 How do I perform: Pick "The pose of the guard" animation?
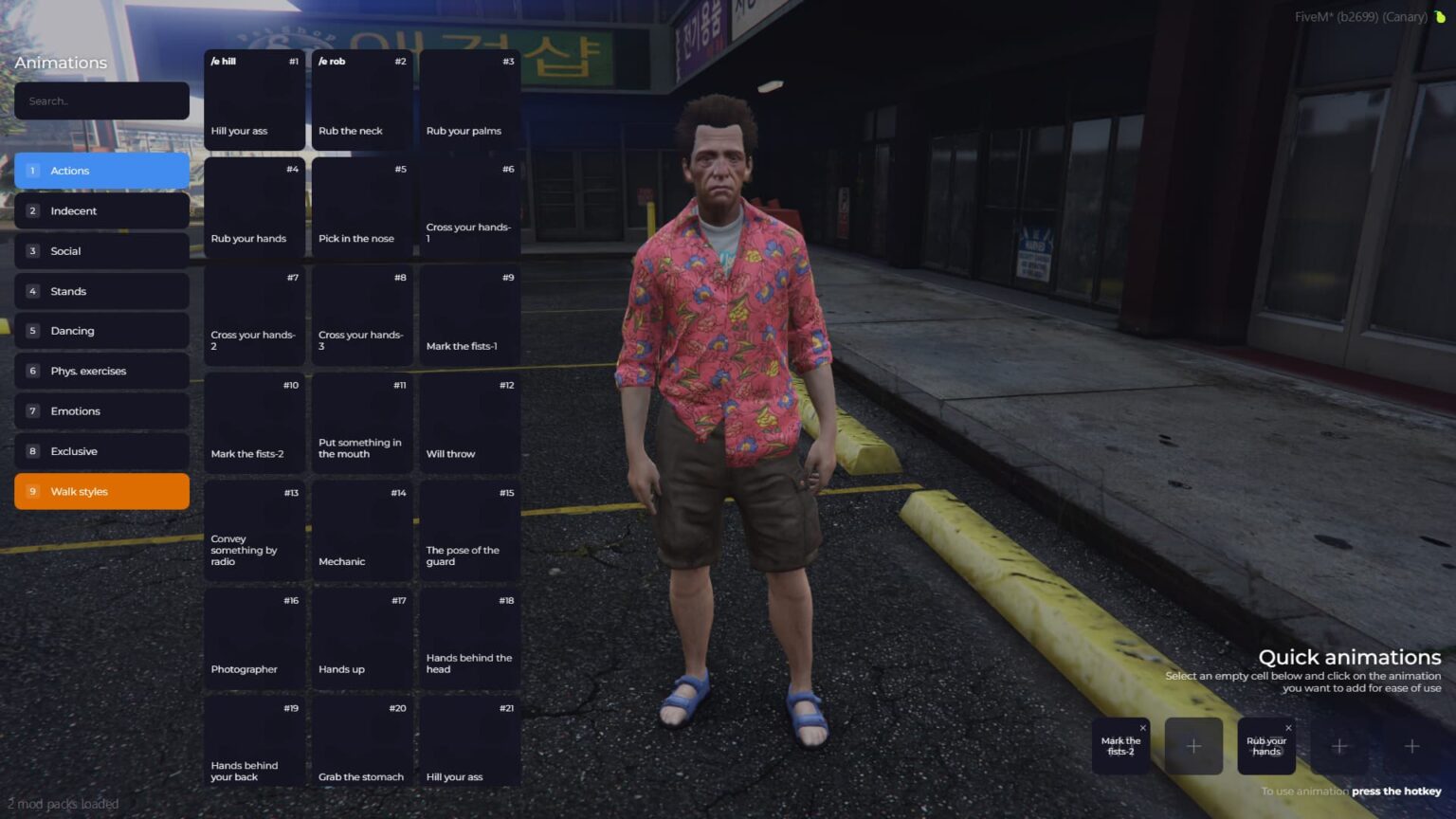[469, 530]
